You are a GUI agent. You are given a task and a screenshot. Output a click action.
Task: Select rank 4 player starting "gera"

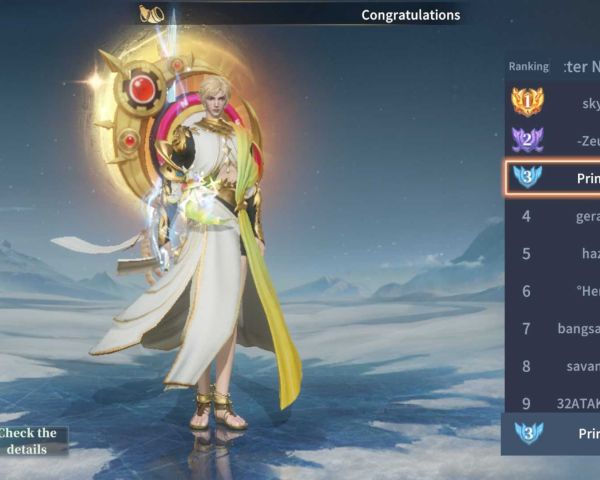pyautogui.click(x=553, y=216)
